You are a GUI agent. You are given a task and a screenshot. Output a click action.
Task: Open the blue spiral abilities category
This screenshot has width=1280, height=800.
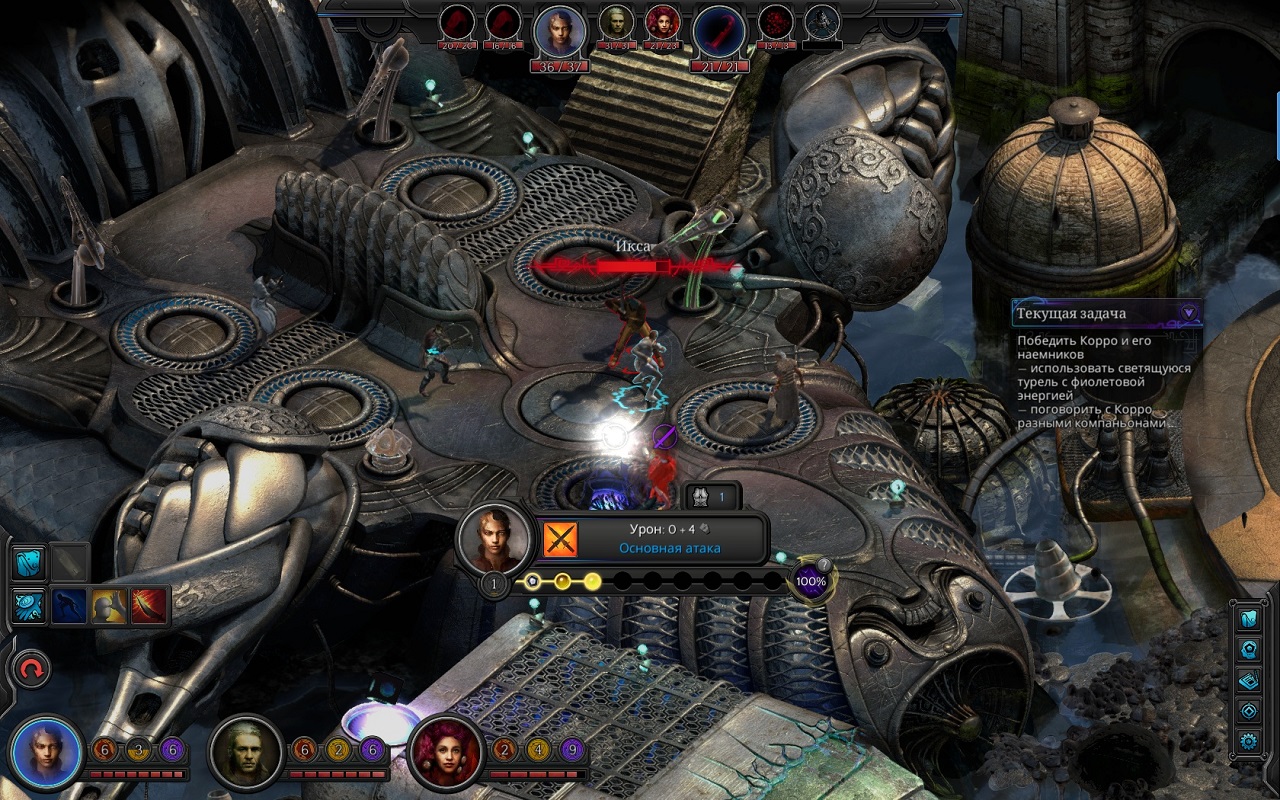(x=29, y=605)
